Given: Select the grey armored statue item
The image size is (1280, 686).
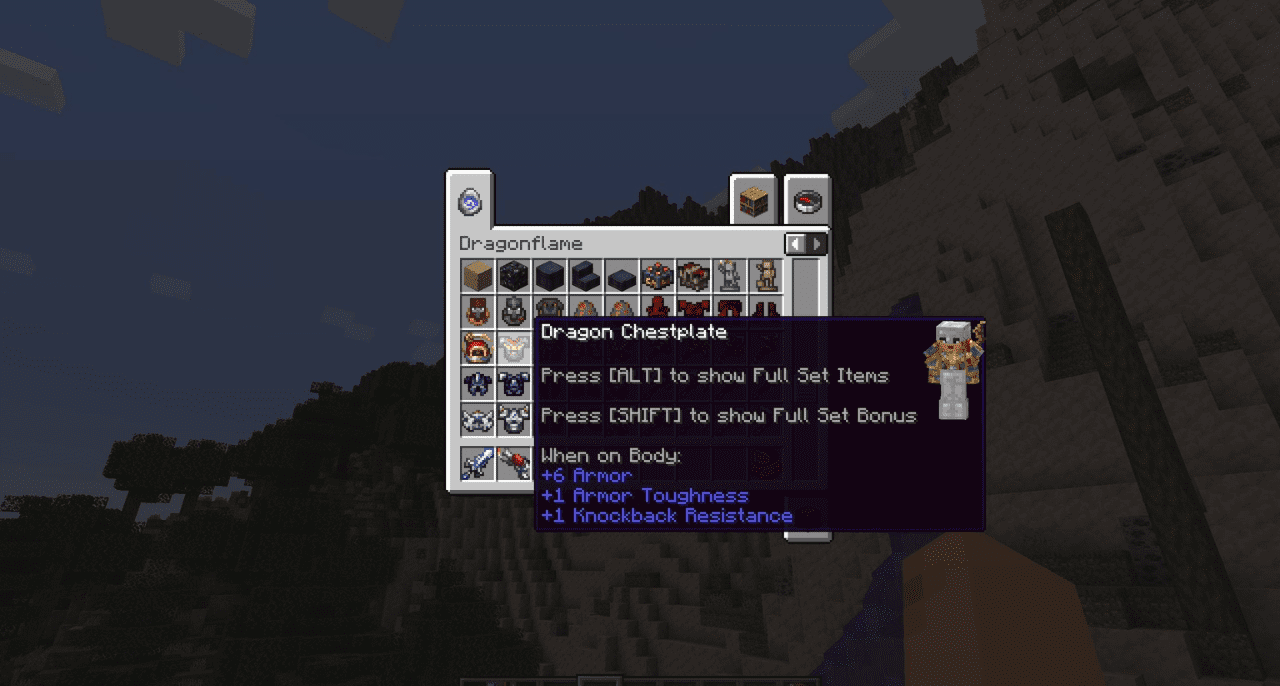Looking at the screenshot, I should pyautogui.click(x=730, y=276).
